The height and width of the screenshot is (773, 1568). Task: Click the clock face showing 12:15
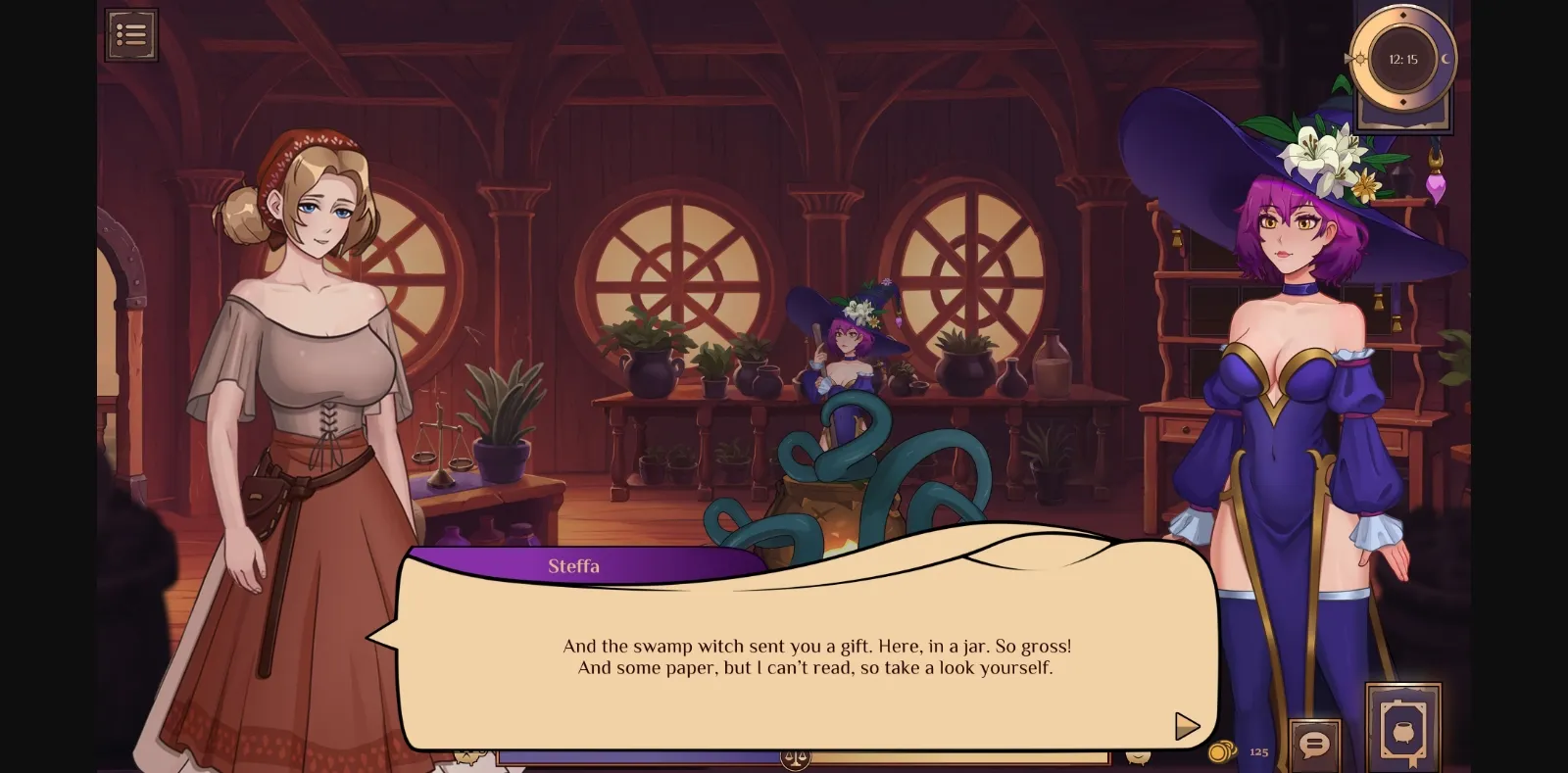tap(1402, 59)
